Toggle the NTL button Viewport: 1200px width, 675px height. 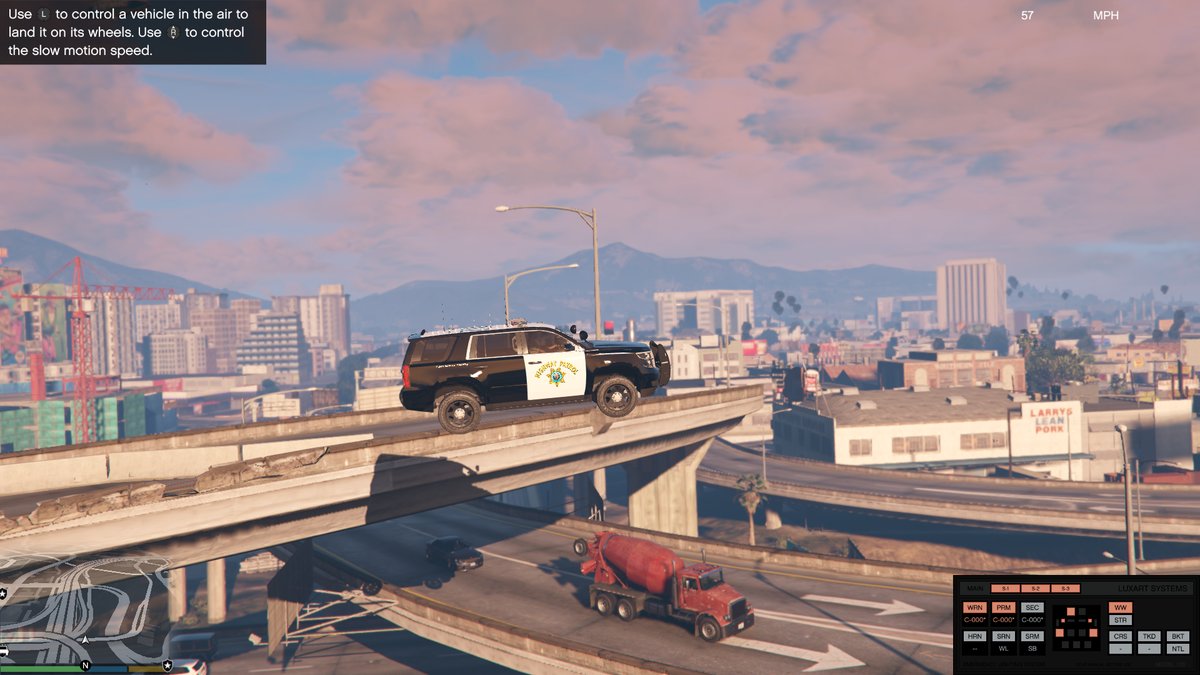pyautogui.click(x=1178, y=649)
